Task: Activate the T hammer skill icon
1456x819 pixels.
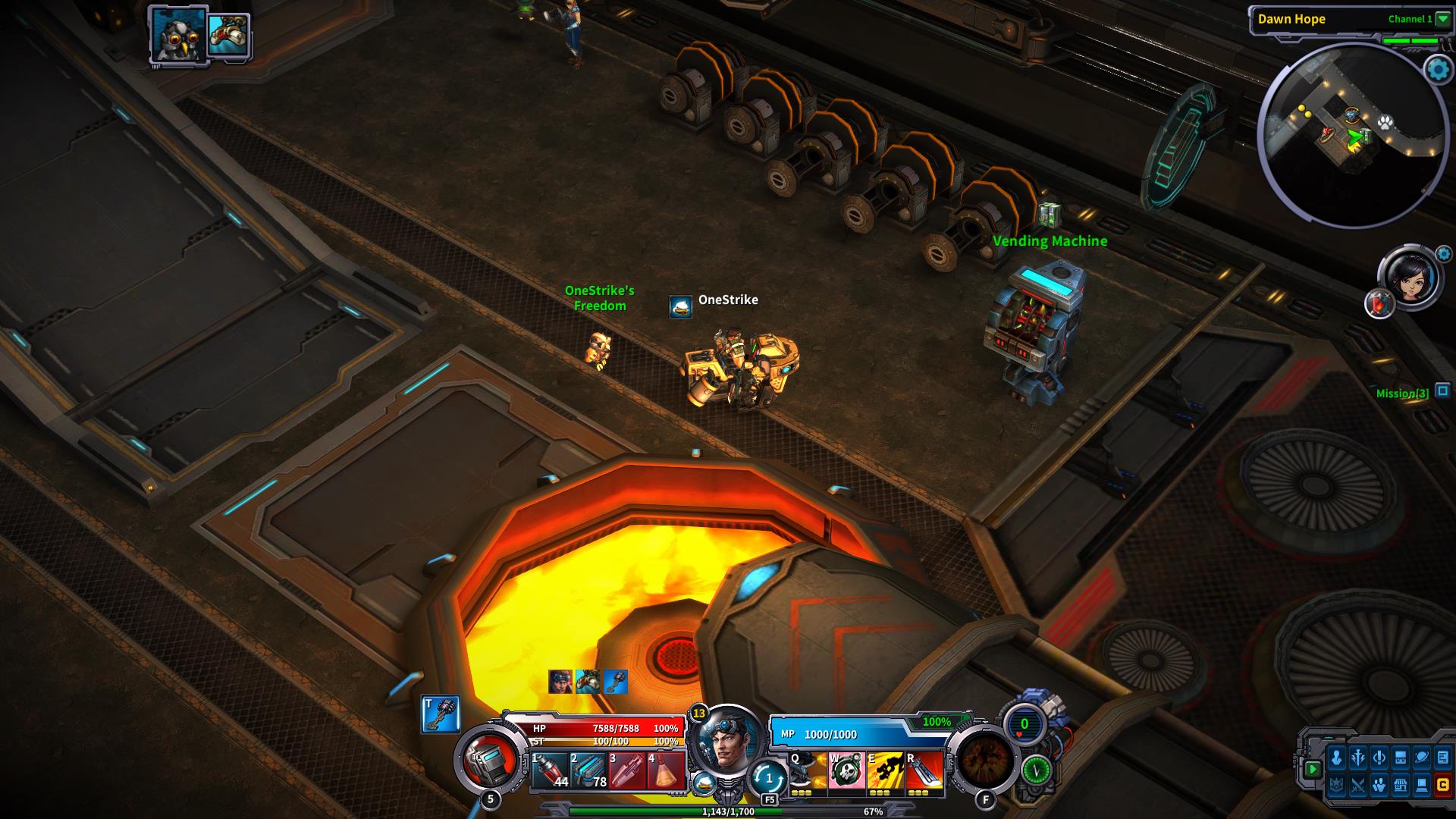Action: click(x=441, y=714)
